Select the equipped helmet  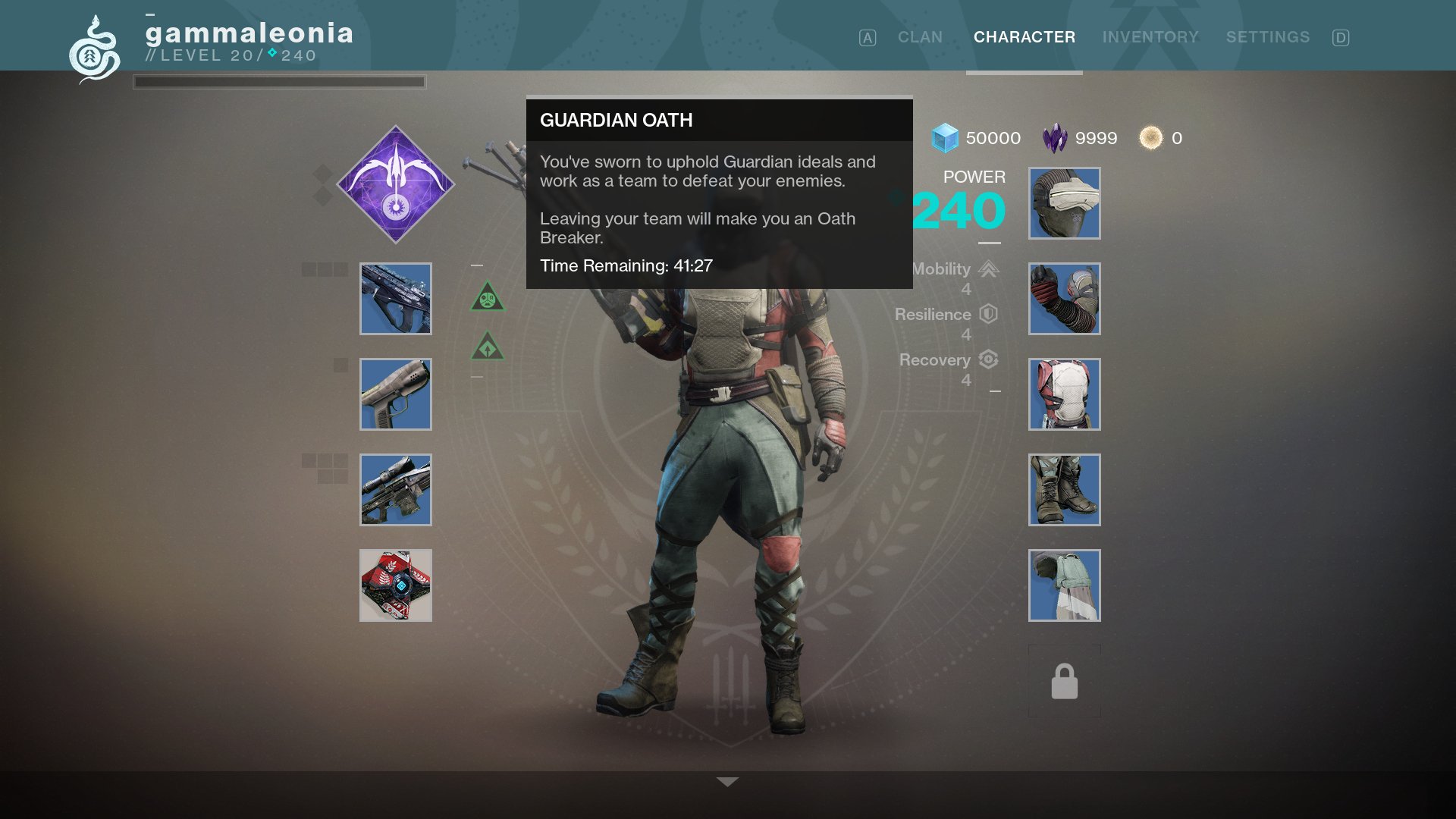coord(1064,202)
